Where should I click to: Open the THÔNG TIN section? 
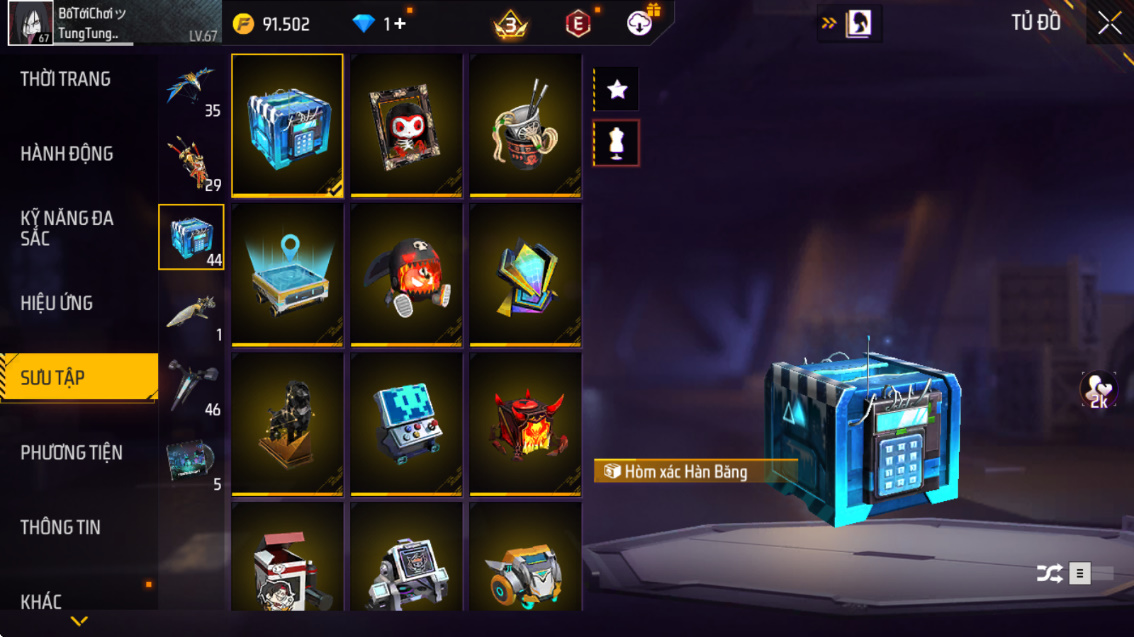(61, 527)
